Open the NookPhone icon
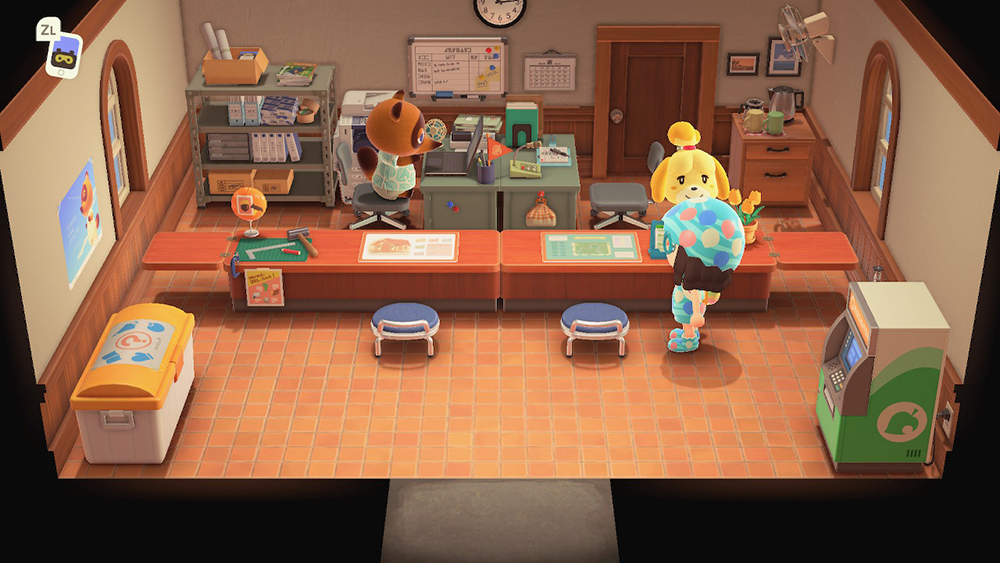This screenshot has width=1000, height=563. (64, 54)
